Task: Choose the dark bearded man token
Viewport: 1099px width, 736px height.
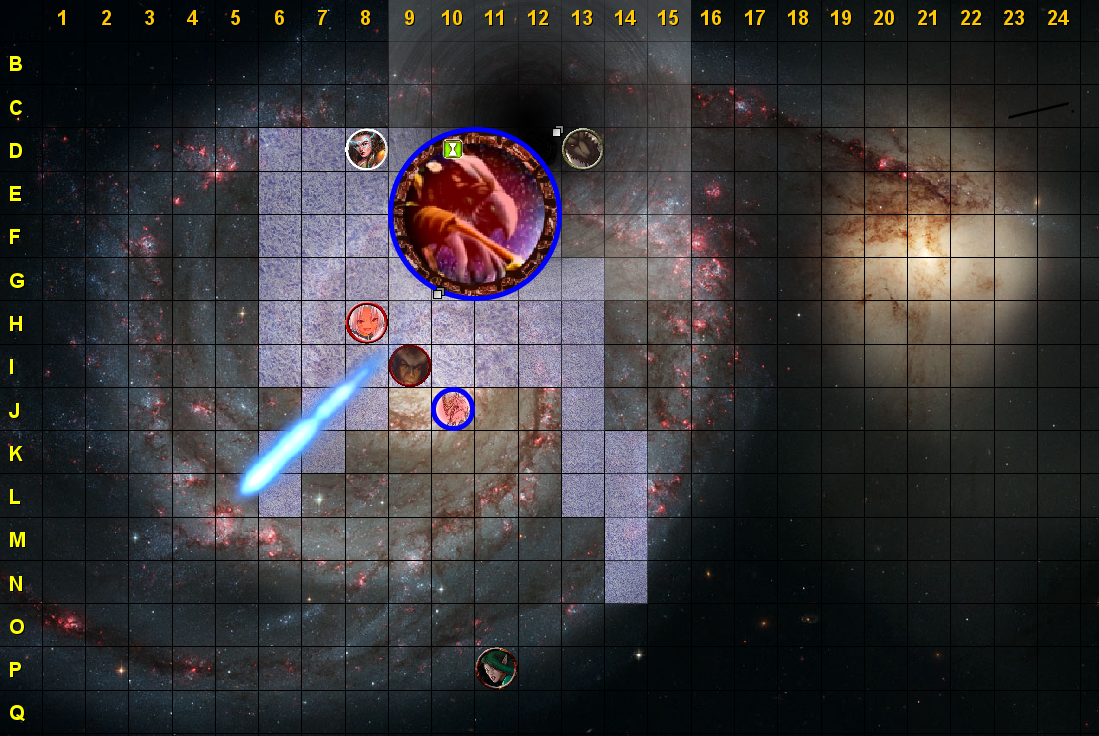Action: pos(410,365)
